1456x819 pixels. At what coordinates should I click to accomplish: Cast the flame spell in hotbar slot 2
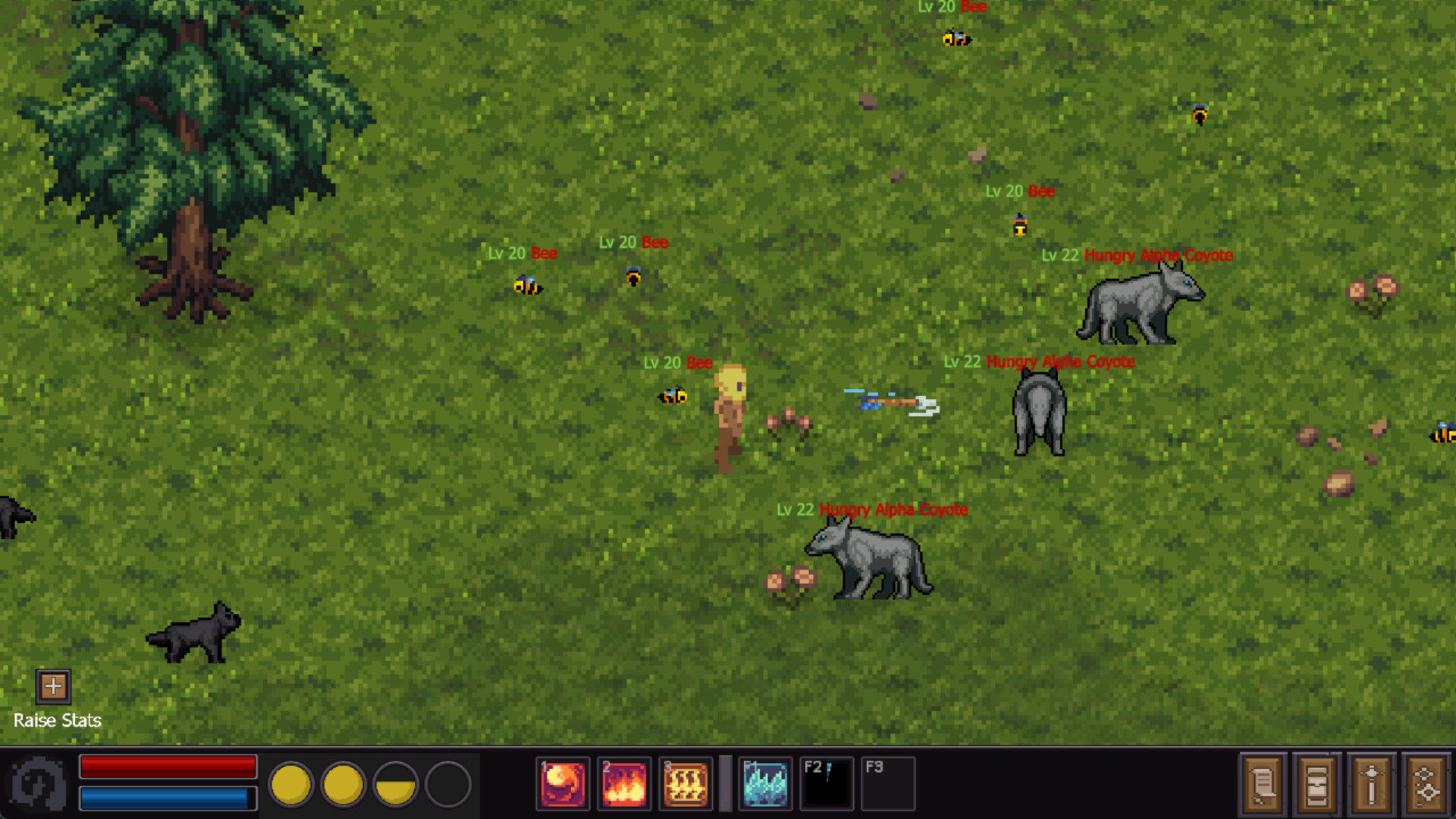pos(623,783)
